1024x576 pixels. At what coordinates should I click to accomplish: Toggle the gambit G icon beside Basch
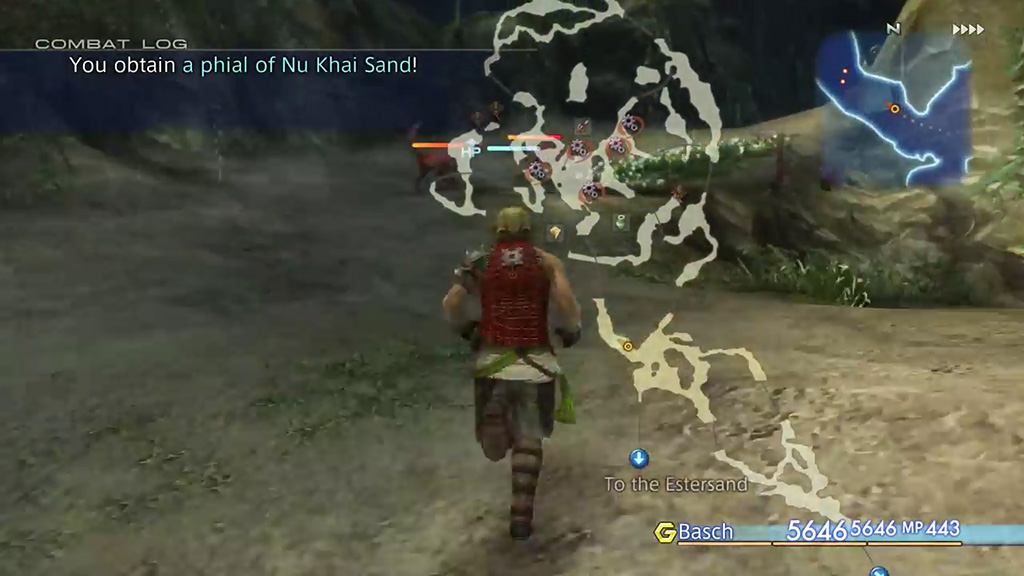coord(665,532)
